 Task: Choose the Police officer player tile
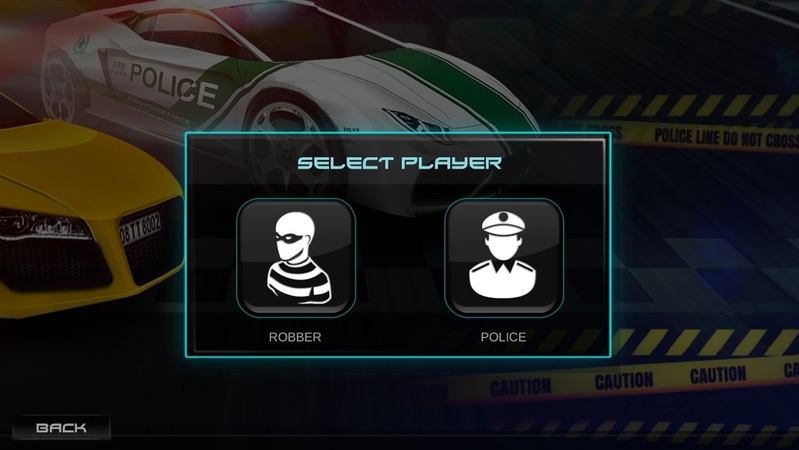(503, 258)
